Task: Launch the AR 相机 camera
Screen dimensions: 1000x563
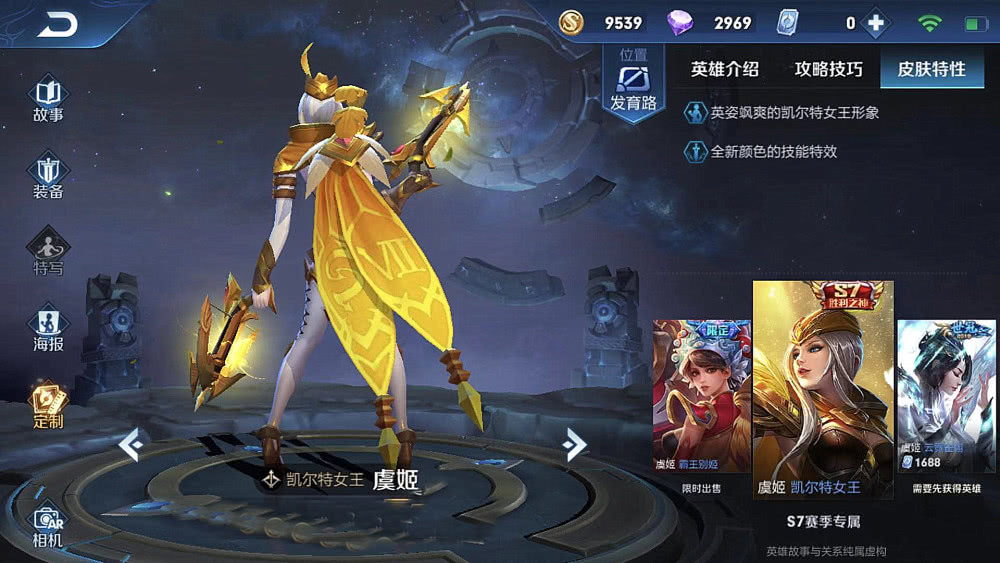Action: pos(48,525)
